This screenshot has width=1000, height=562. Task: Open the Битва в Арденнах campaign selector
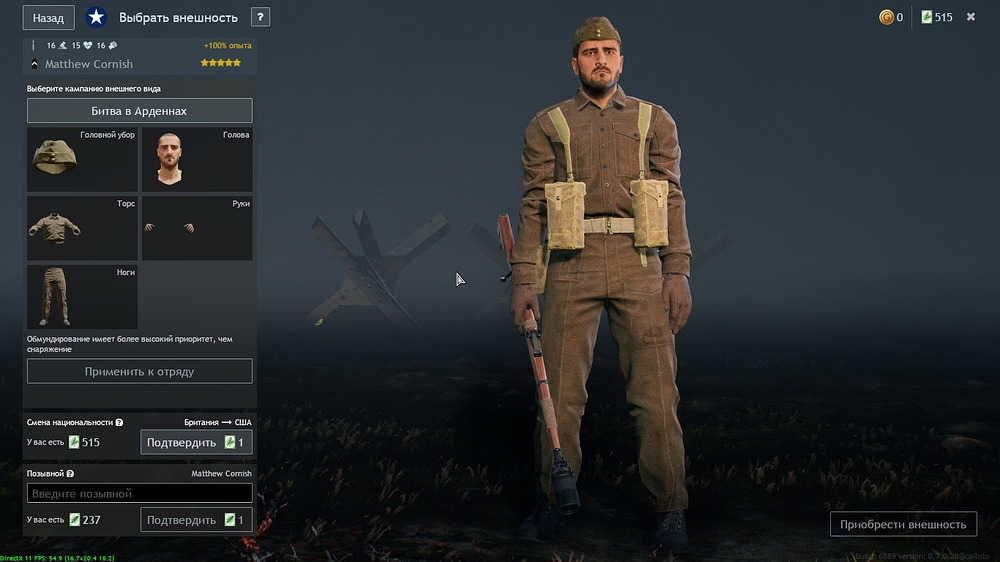(139, 111)
